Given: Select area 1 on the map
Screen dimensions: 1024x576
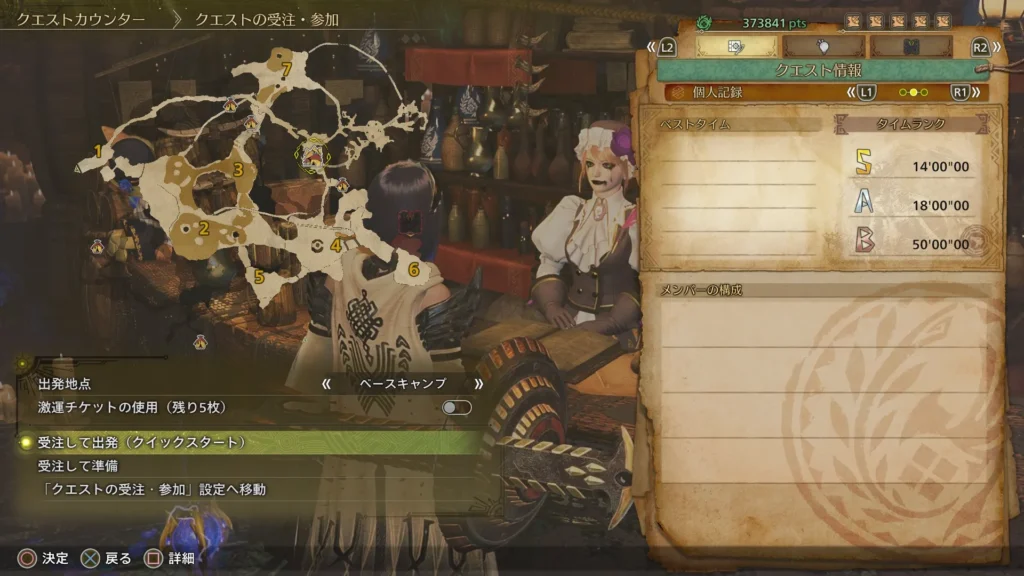Looking at the screenshot, I should [x=98, y=152].
